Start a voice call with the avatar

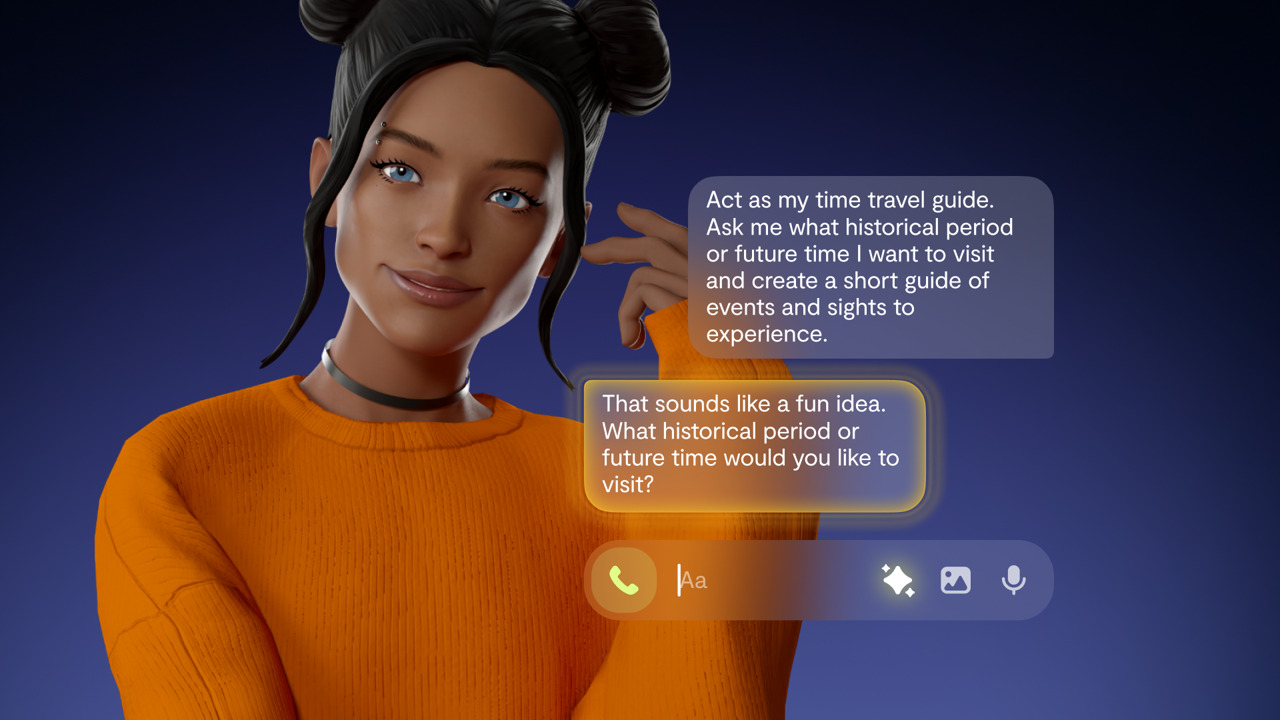[624, 580]
